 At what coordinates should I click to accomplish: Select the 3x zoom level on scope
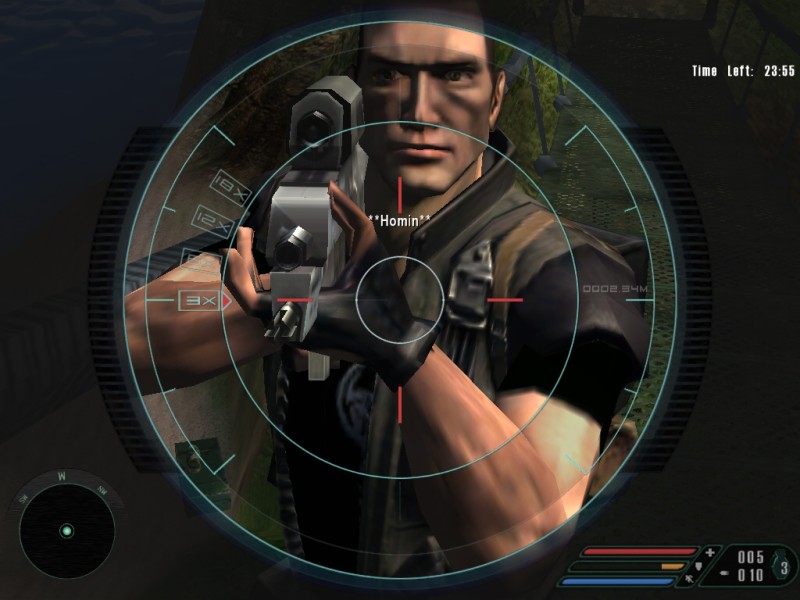(196, 299)
